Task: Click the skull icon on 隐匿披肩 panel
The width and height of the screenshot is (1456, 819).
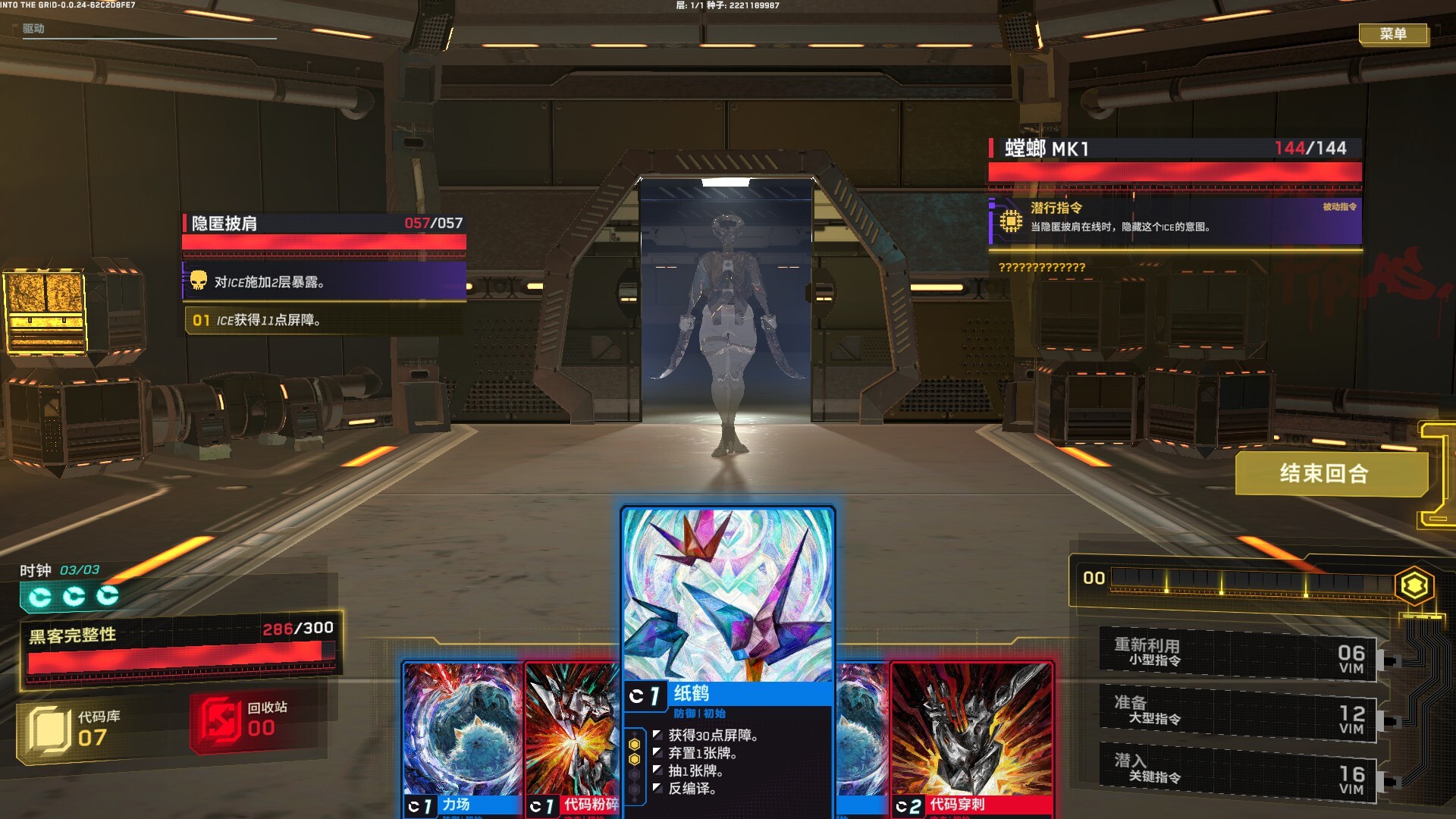Action: point(199,281)
